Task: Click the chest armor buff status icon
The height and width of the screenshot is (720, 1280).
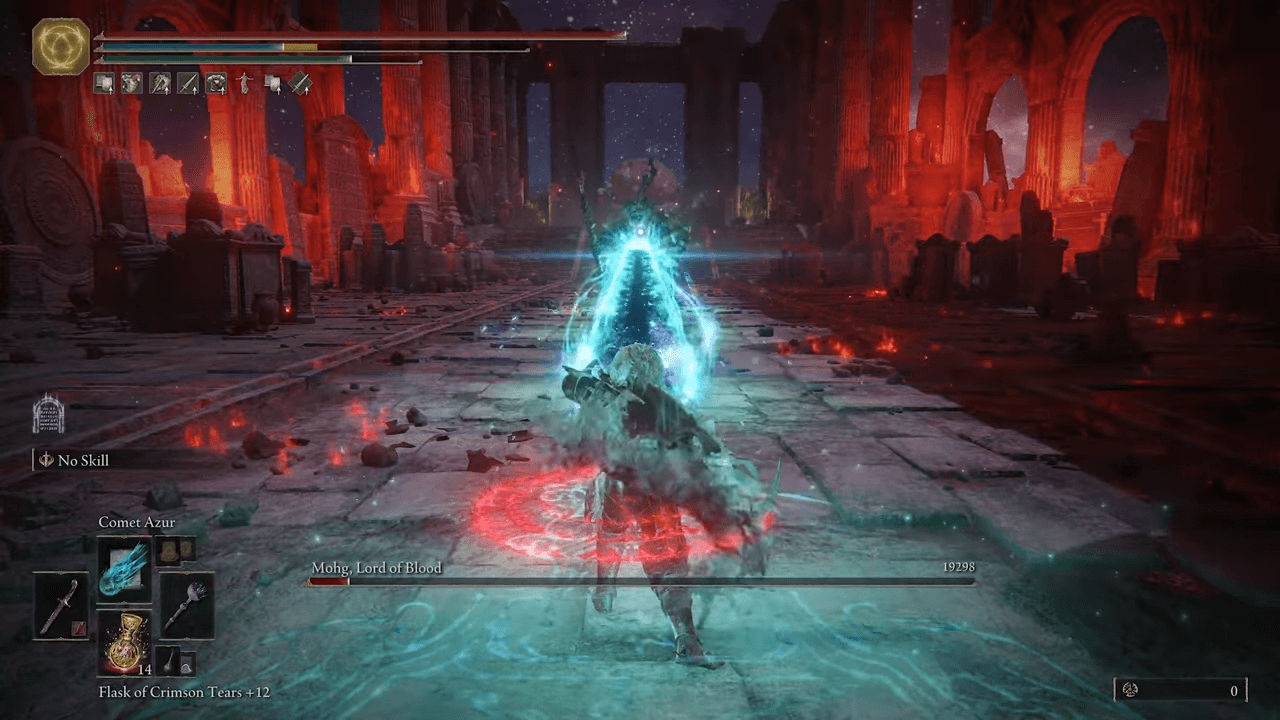Action: pyautogui.click(x=215, y=84)
